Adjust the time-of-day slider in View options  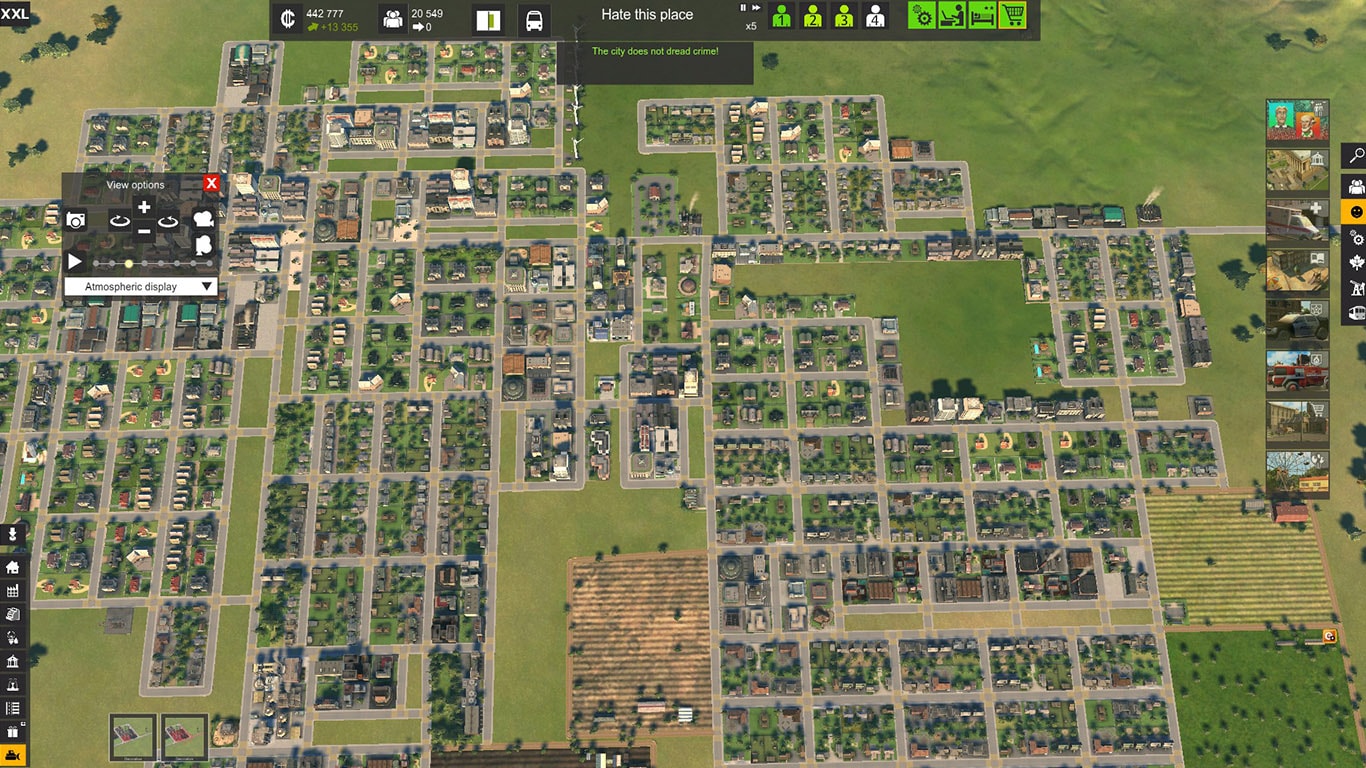129,263
